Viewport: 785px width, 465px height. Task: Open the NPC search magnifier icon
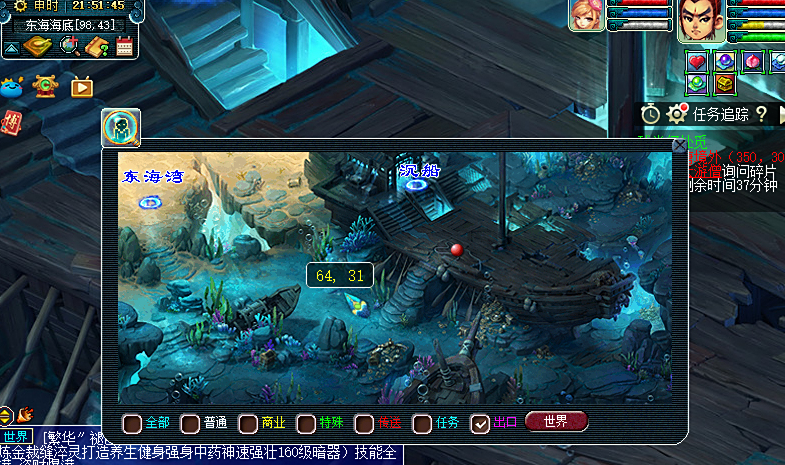[121, 127]
